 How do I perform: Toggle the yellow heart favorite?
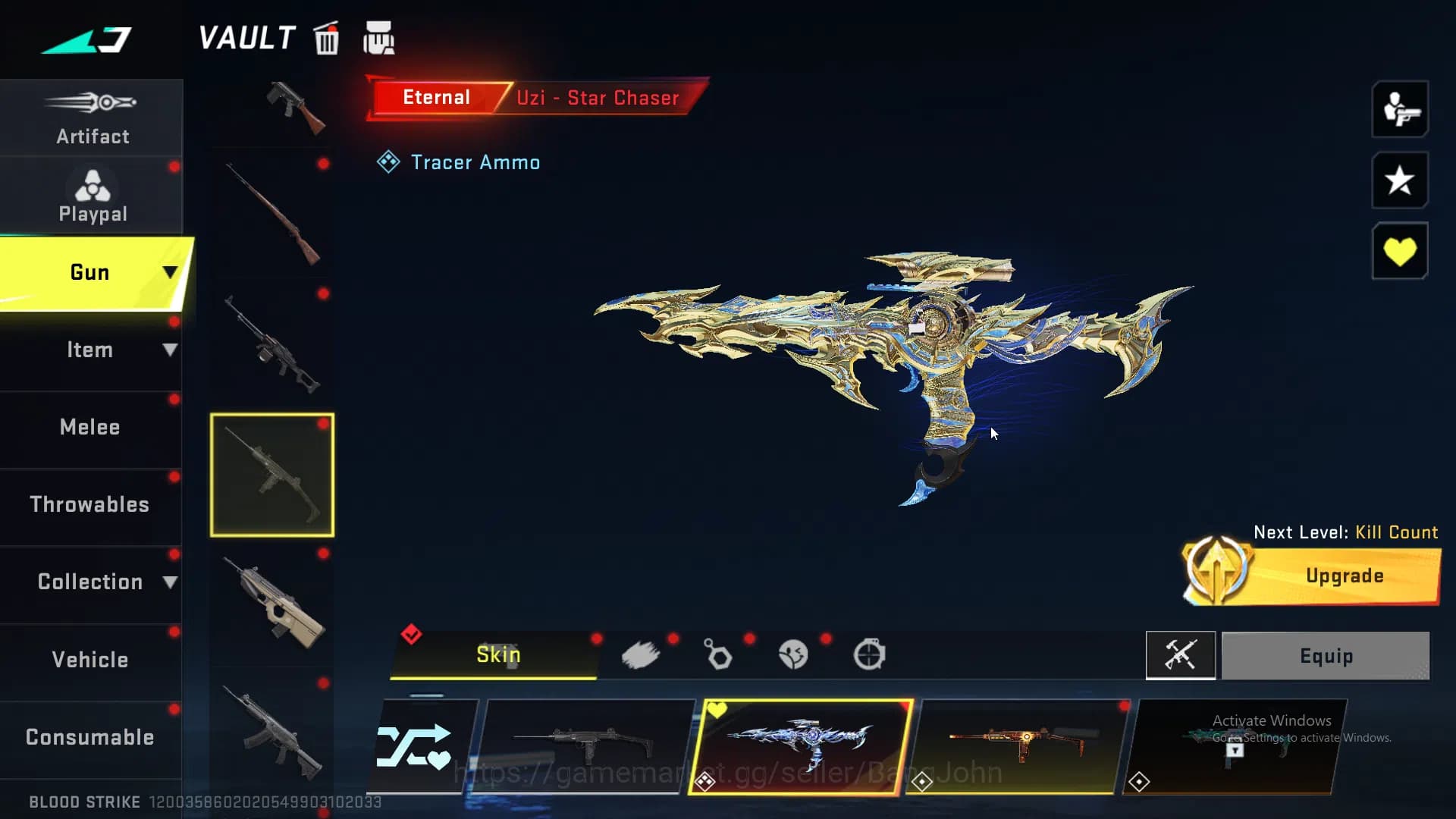[x=1399, y=250]
